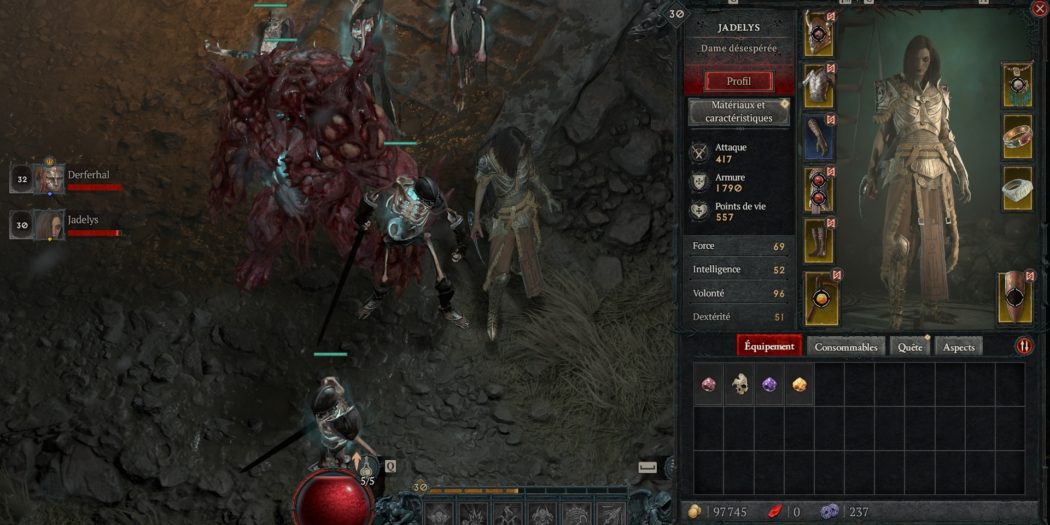1050x525 pixels.
Task: Select the pink gem in inventory
Action: point(709,384)
